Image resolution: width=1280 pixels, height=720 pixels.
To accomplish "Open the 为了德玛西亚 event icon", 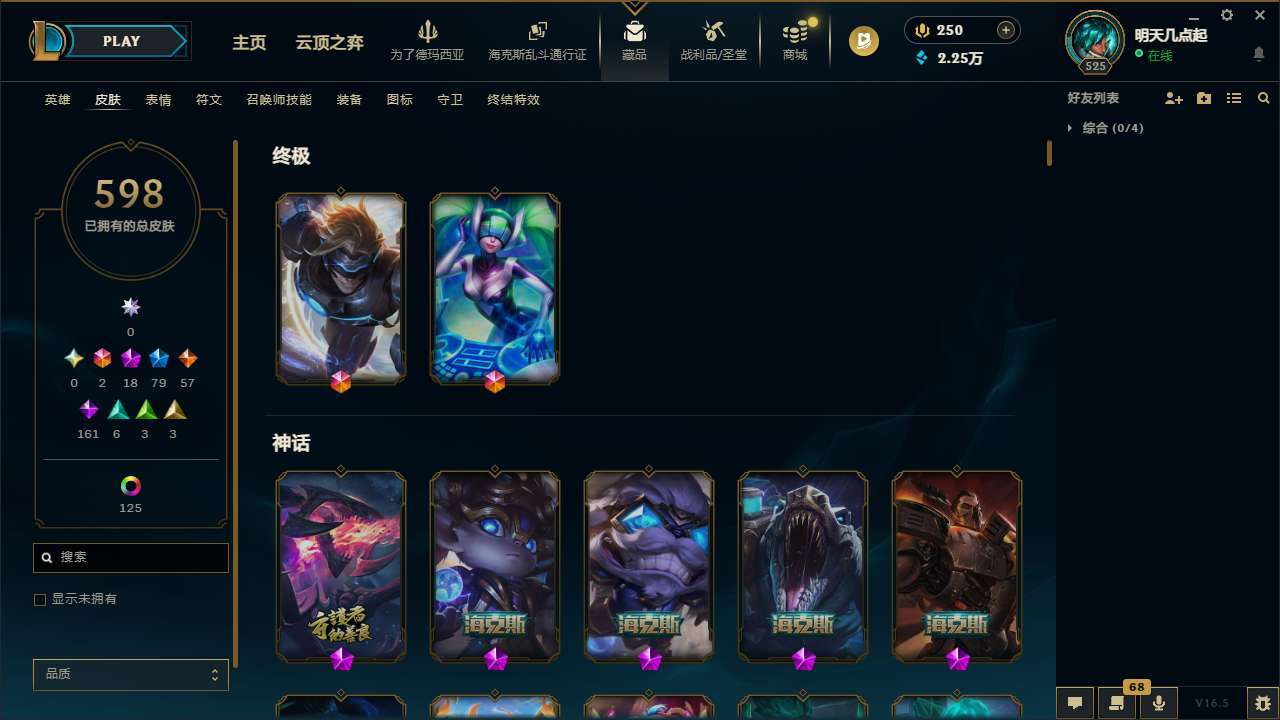I will point(428,40).
